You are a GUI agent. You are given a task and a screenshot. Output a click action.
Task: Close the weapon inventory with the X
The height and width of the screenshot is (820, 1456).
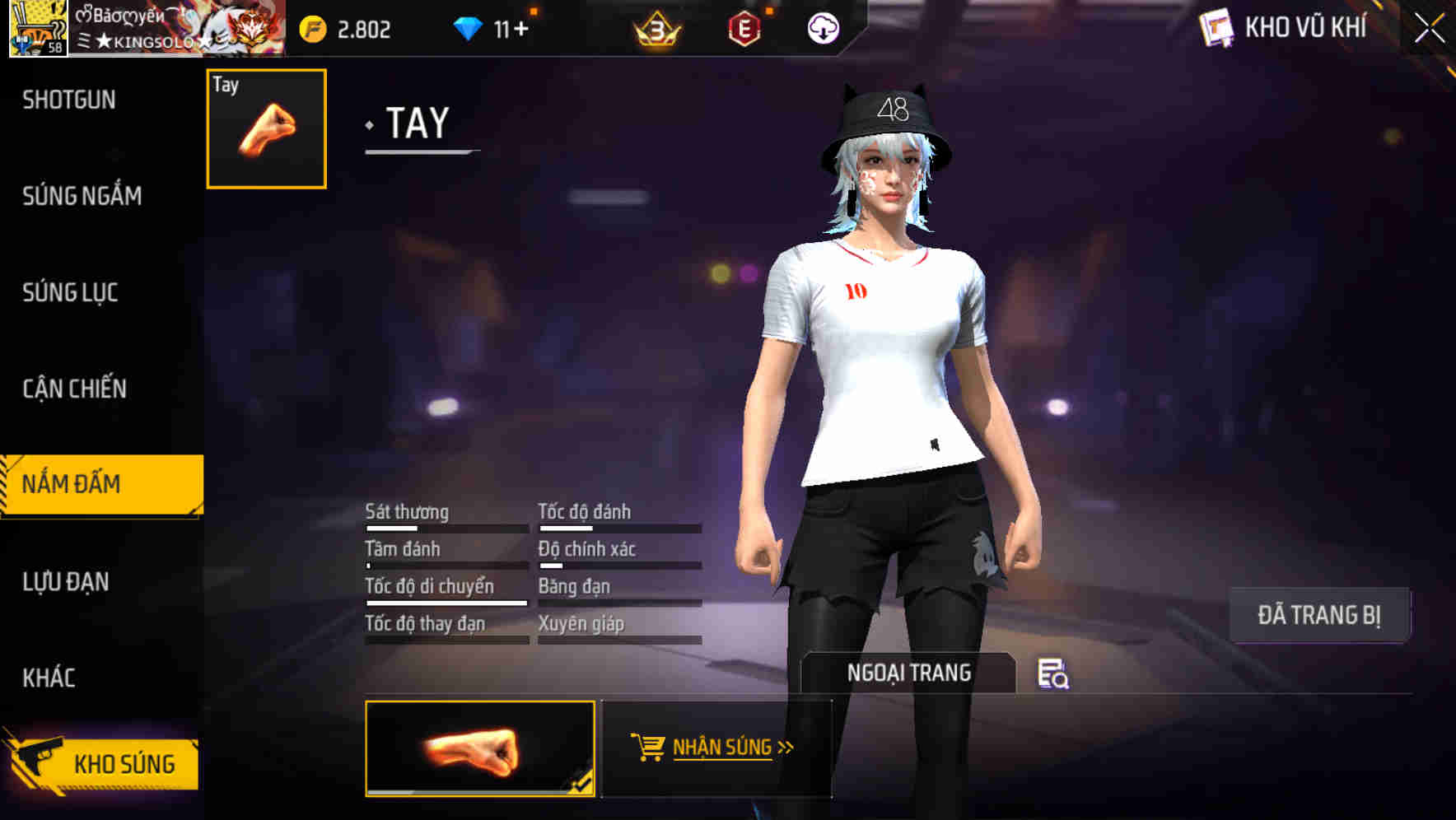pyautogui.click(x=1430, y=27)
